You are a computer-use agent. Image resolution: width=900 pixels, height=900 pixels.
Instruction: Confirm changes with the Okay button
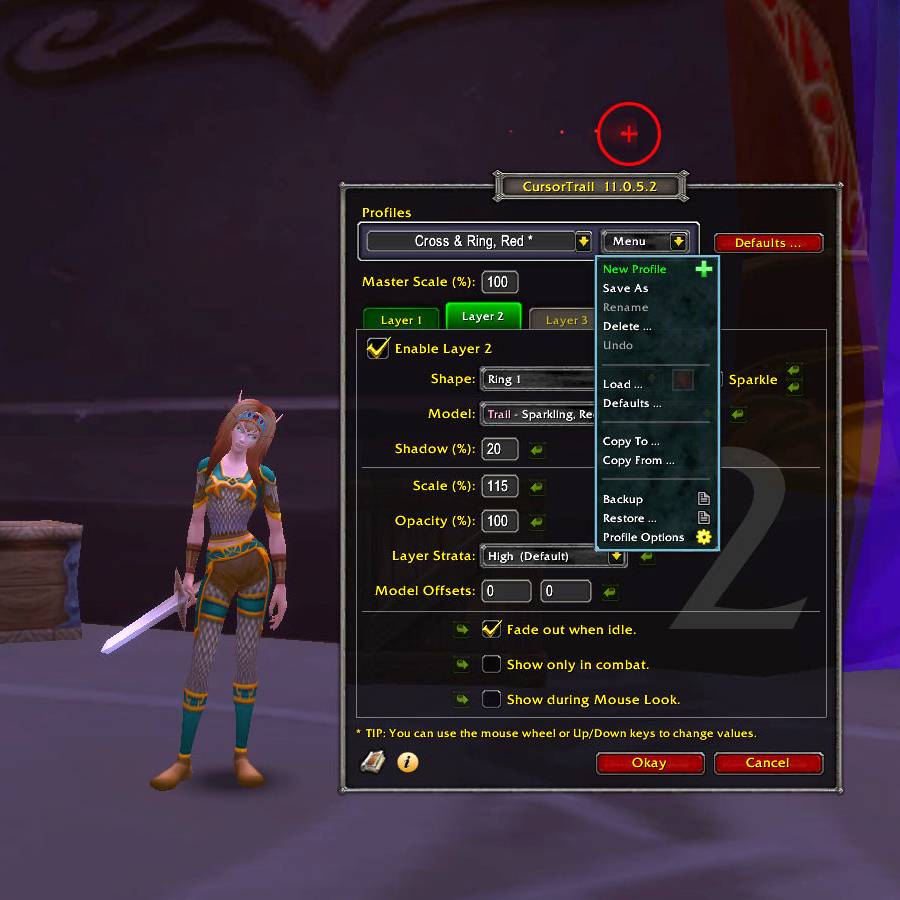649,763
